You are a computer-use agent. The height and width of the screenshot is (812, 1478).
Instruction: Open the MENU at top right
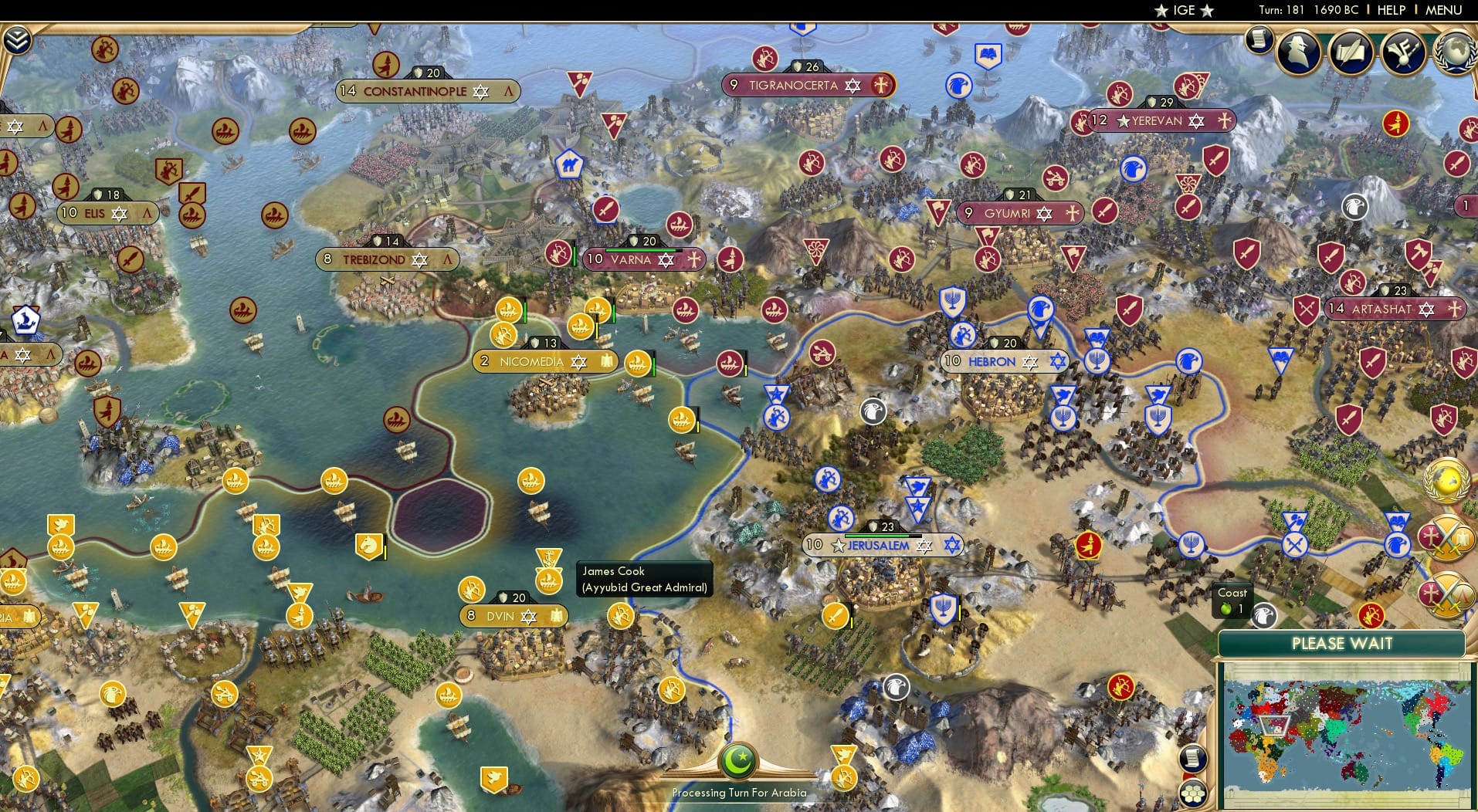(1445, 10)
